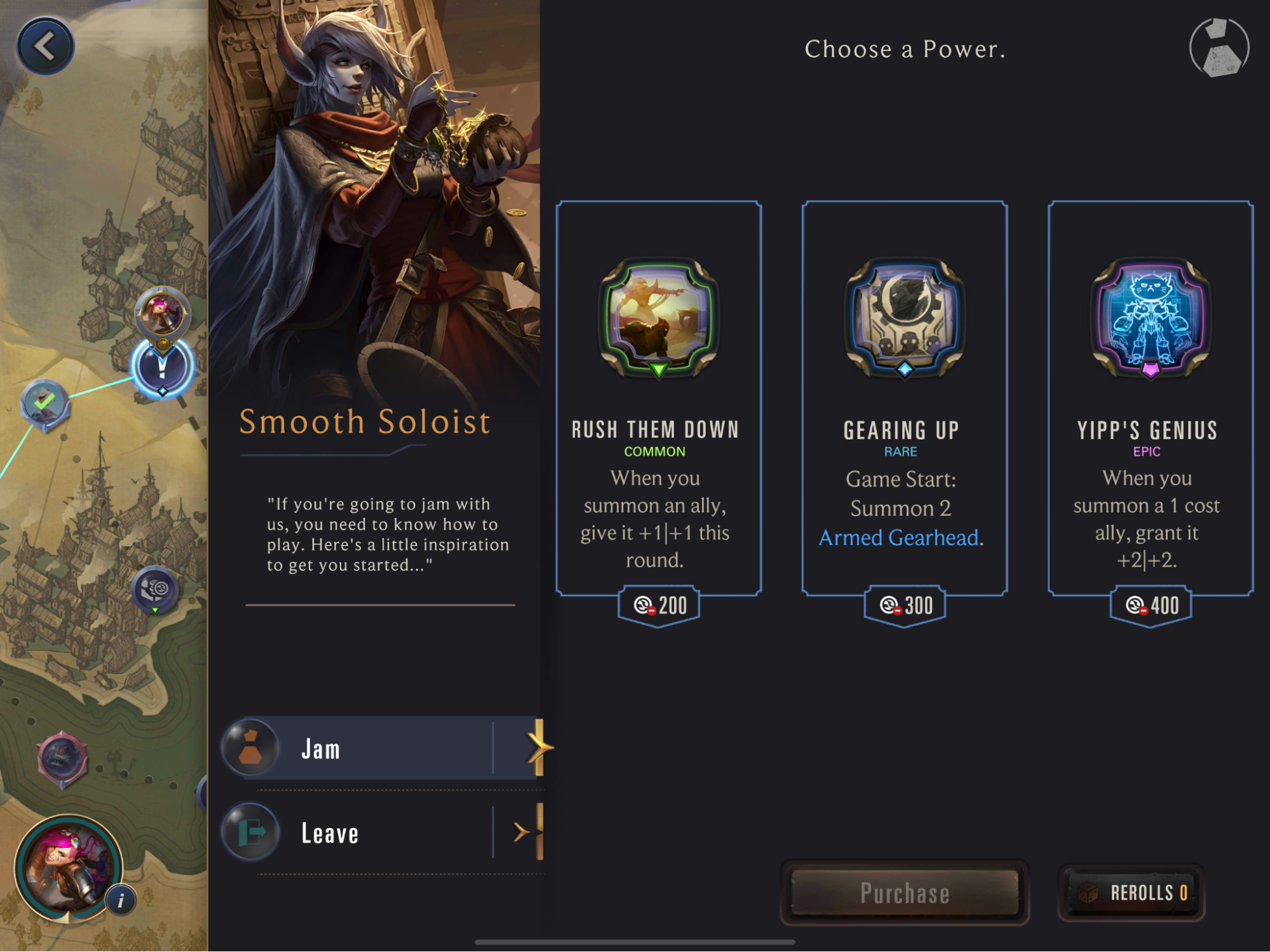1270x952 pixels.
Task: Choose the Gearing Up rare power
Action: 905,399
